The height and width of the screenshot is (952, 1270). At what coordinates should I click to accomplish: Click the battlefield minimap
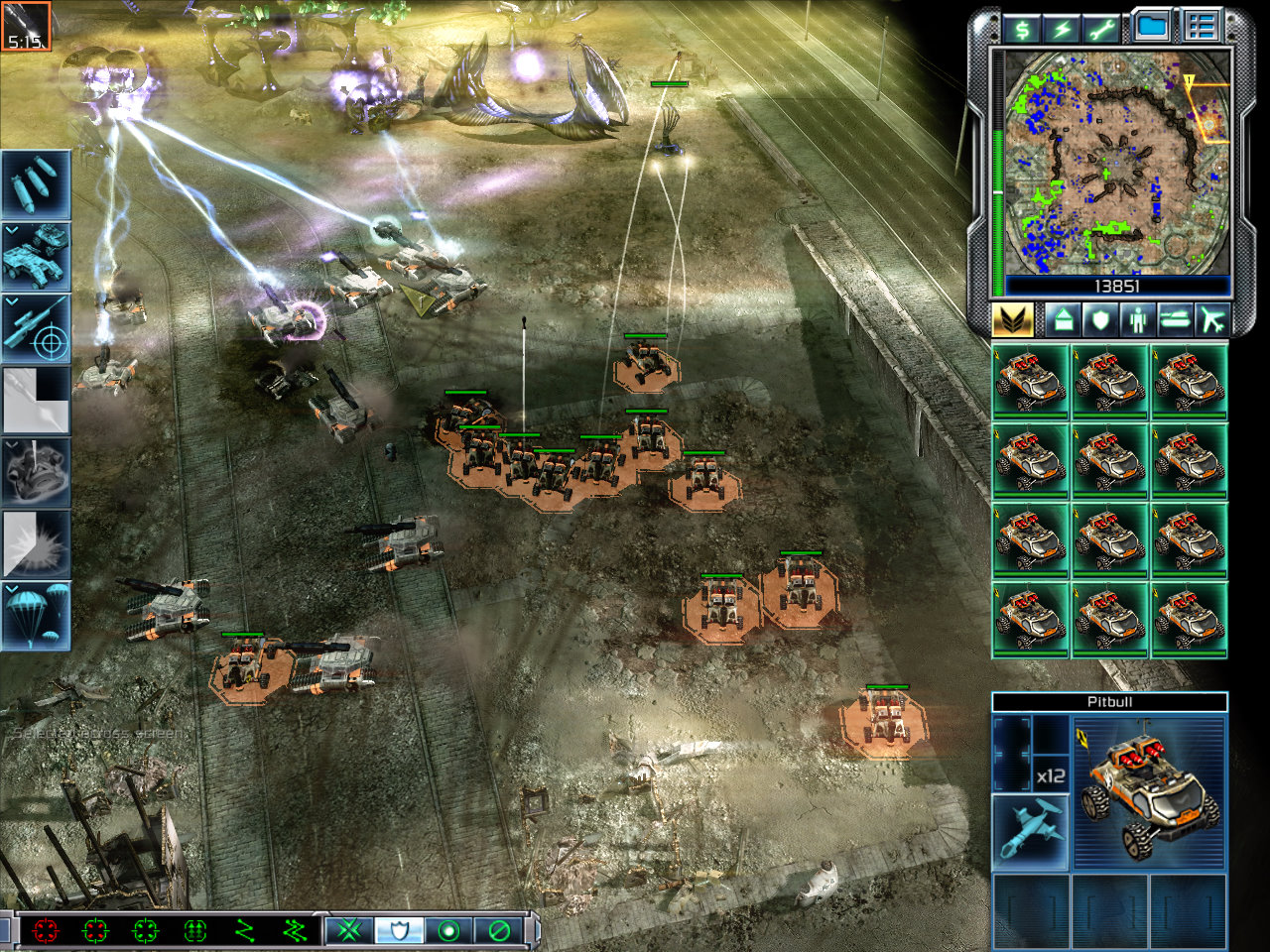pyautogui.click(x=1117, y=164)
